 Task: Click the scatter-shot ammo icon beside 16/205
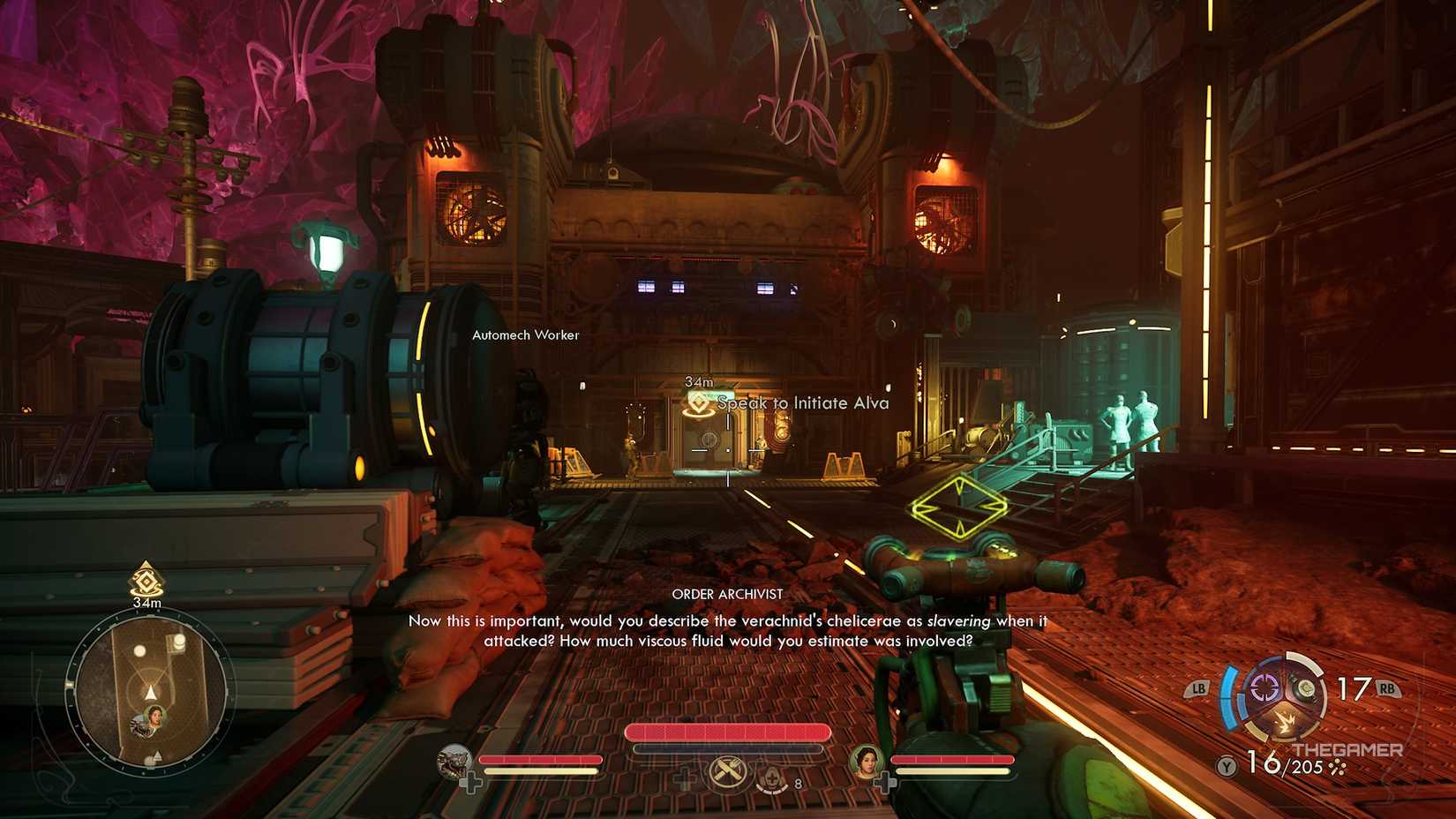tap(1338, 768)
